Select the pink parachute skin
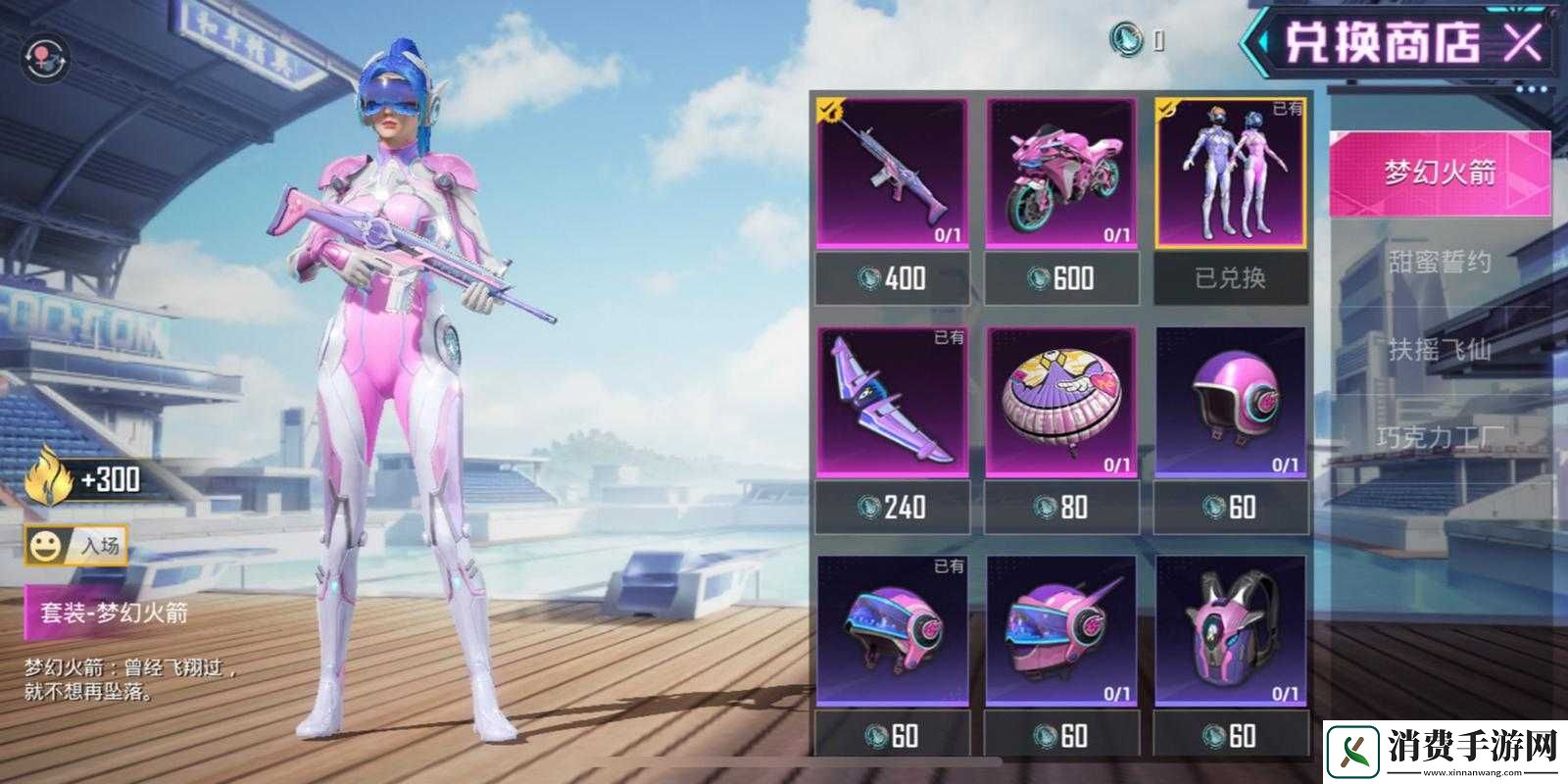The width and height of the screenshot is (1568, 784). 1061,403
